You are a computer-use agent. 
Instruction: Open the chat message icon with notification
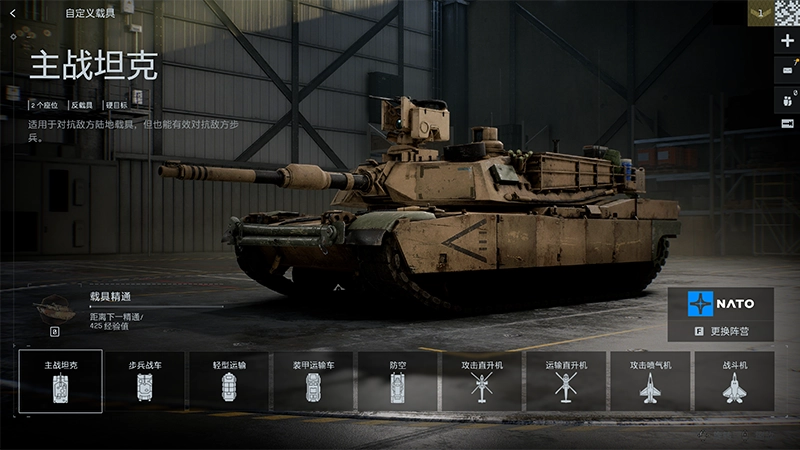click(x=787, y=68)
